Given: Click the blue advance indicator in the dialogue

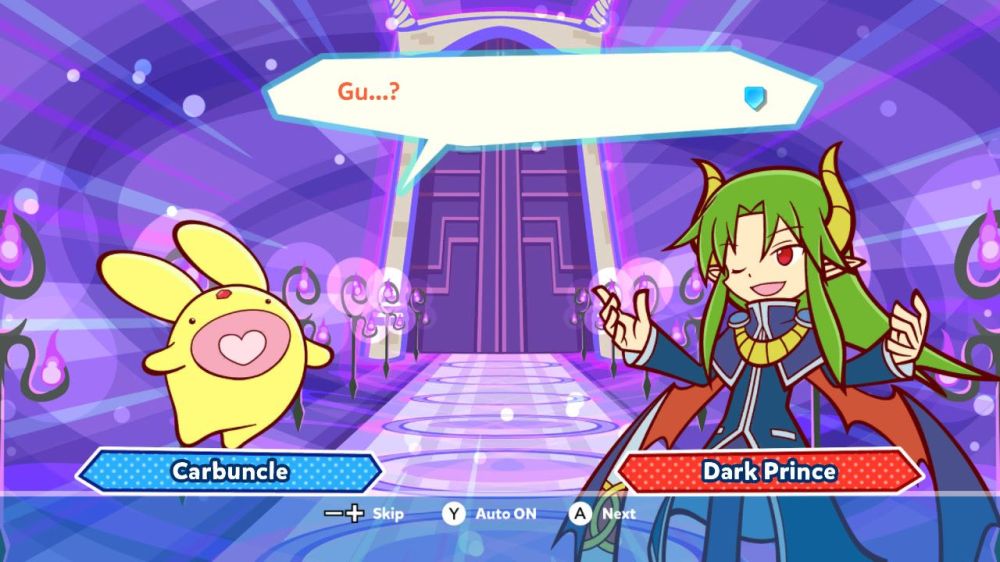Looking at the screenshot, I should tap(754, 97).
